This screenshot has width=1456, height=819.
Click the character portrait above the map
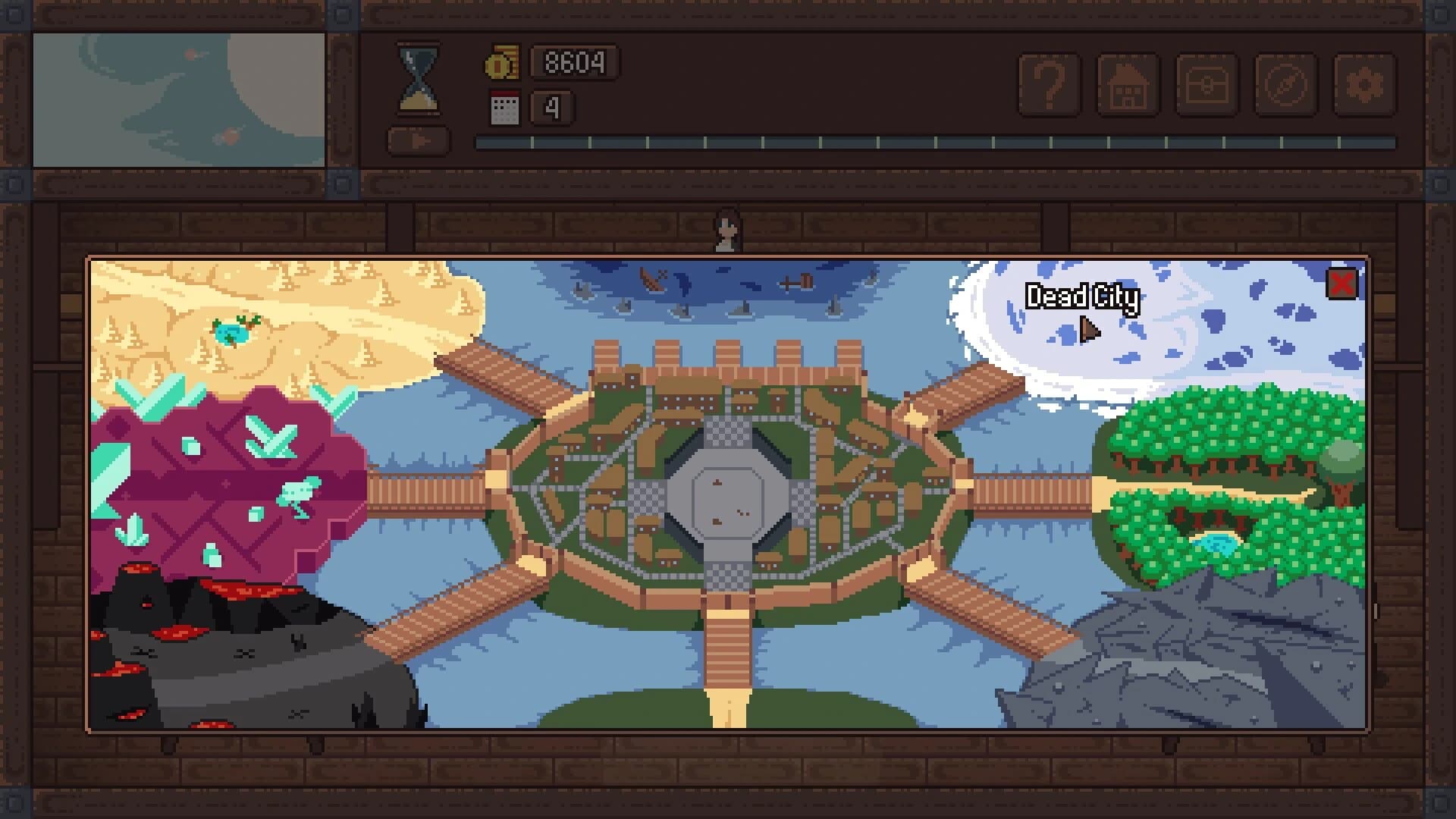click(728, 227)
